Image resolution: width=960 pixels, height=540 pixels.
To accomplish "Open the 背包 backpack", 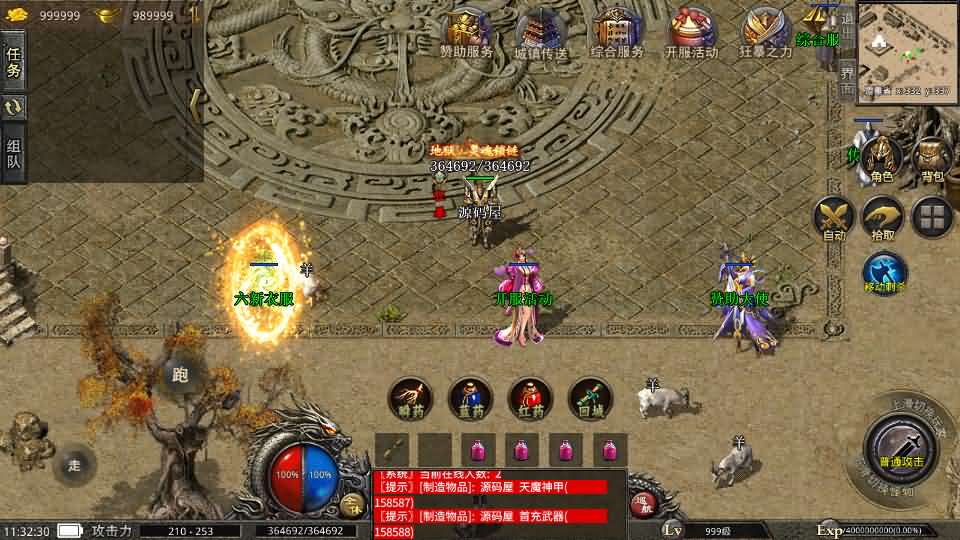I will (932, 160).
